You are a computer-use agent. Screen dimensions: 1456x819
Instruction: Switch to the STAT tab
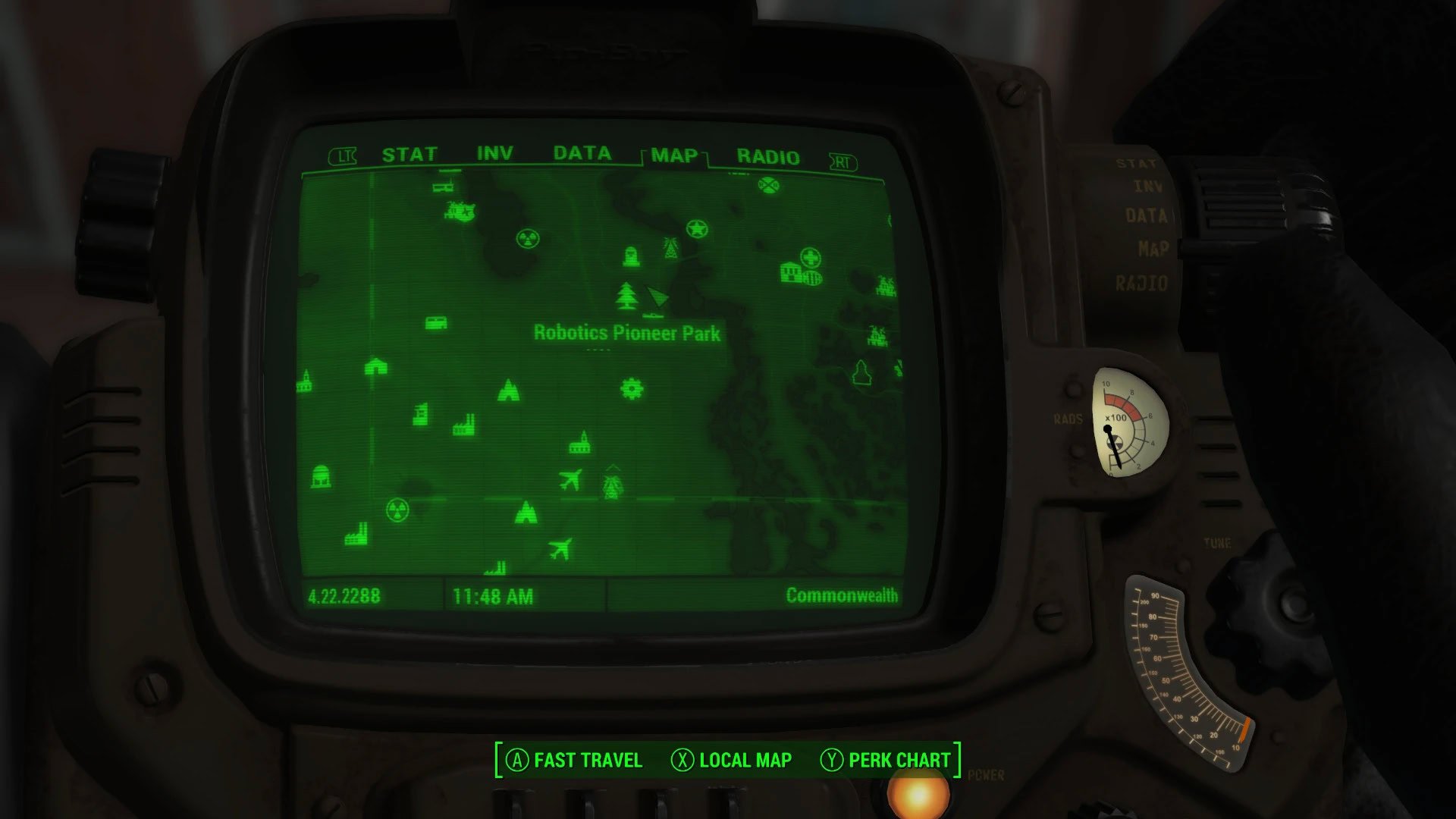[409, 155]
